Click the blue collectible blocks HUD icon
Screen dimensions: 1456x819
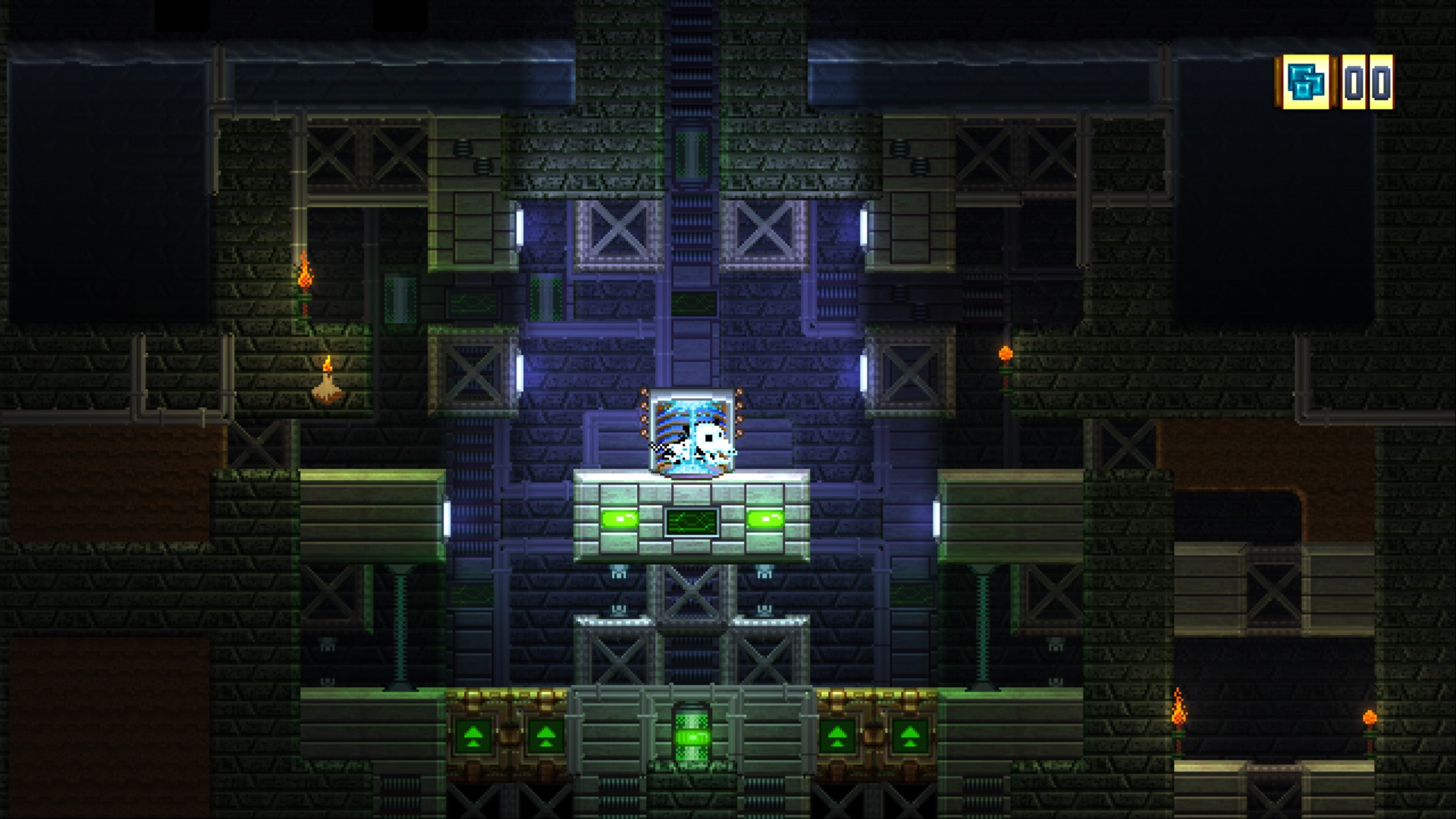click(1307, 82)
